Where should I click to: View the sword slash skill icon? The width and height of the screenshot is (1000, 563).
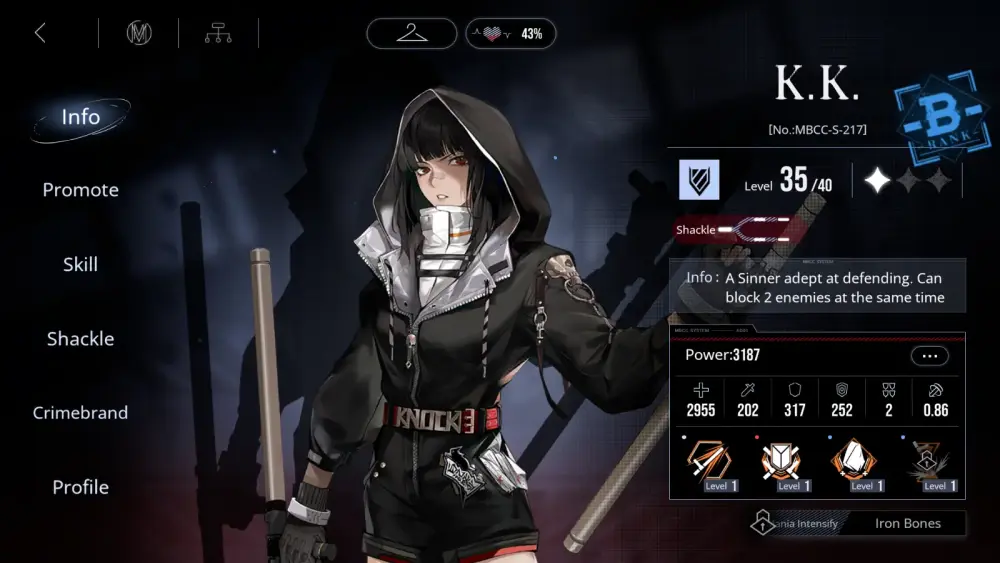pos(708,462)
